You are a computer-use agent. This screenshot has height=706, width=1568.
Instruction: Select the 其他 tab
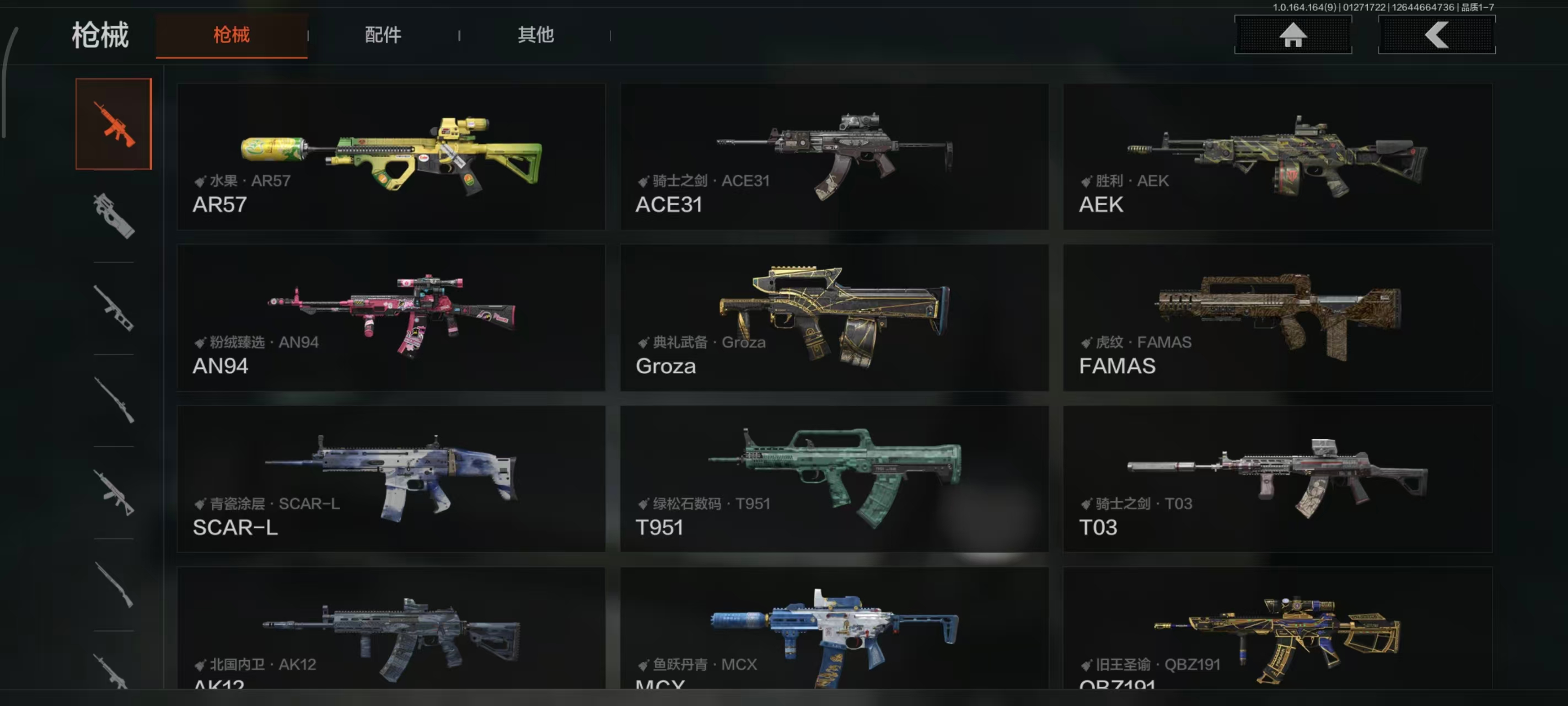pyautogui.click(x=535, y=35)
